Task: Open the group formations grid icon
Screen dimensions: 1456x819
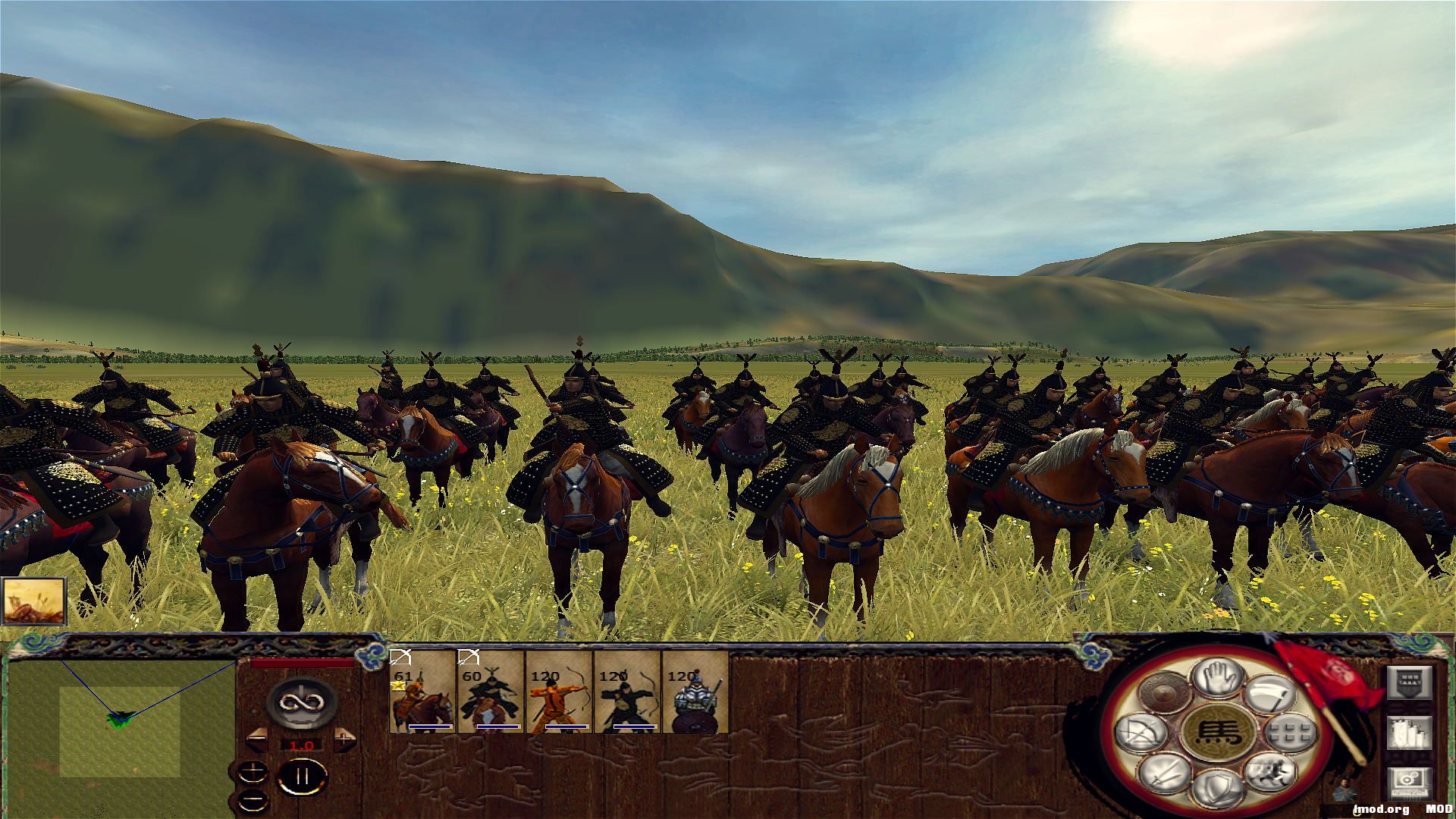Action: click(x=1290, y=733)
